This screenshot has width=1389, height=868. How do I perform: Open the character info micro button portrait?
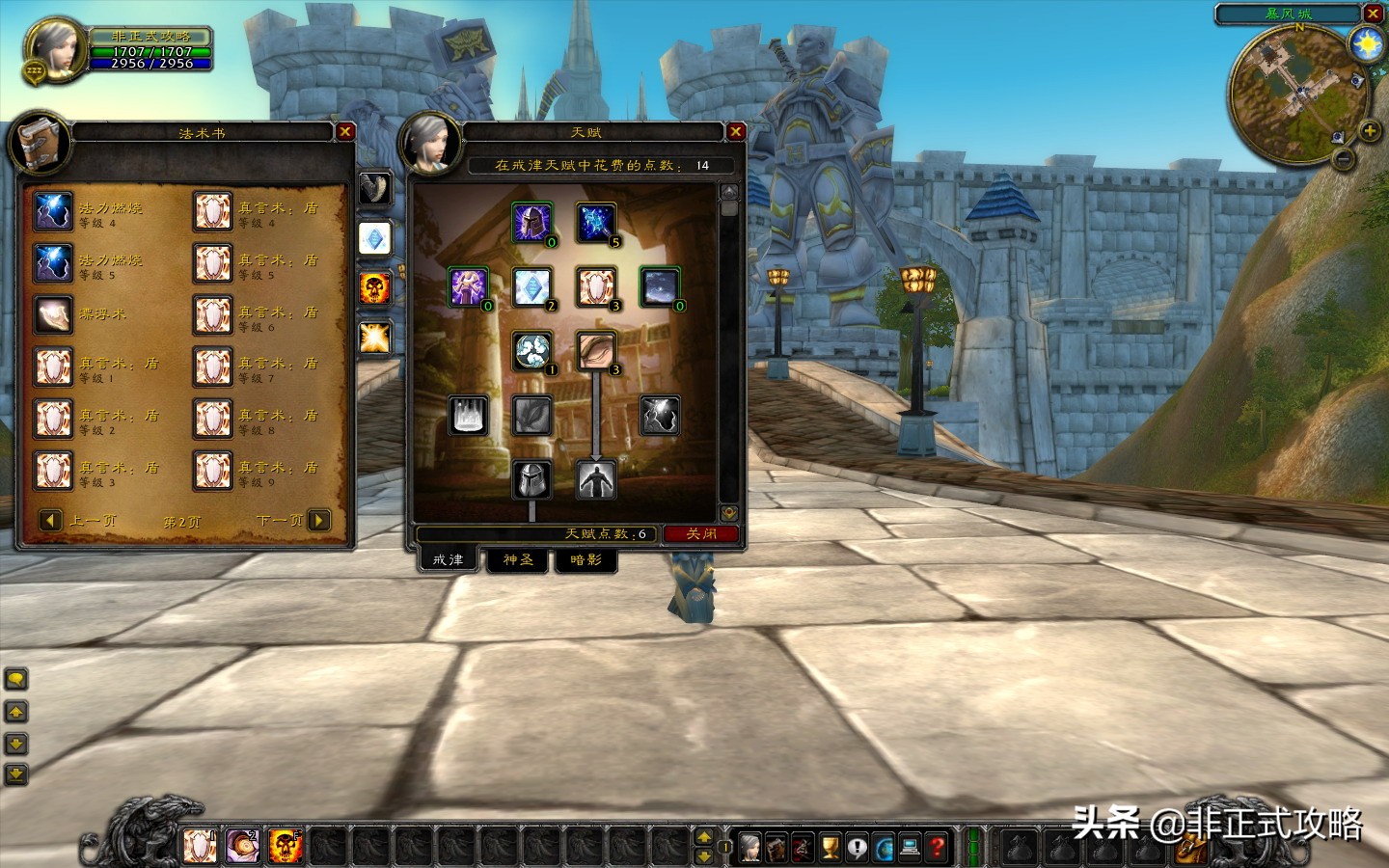[750, 848]
